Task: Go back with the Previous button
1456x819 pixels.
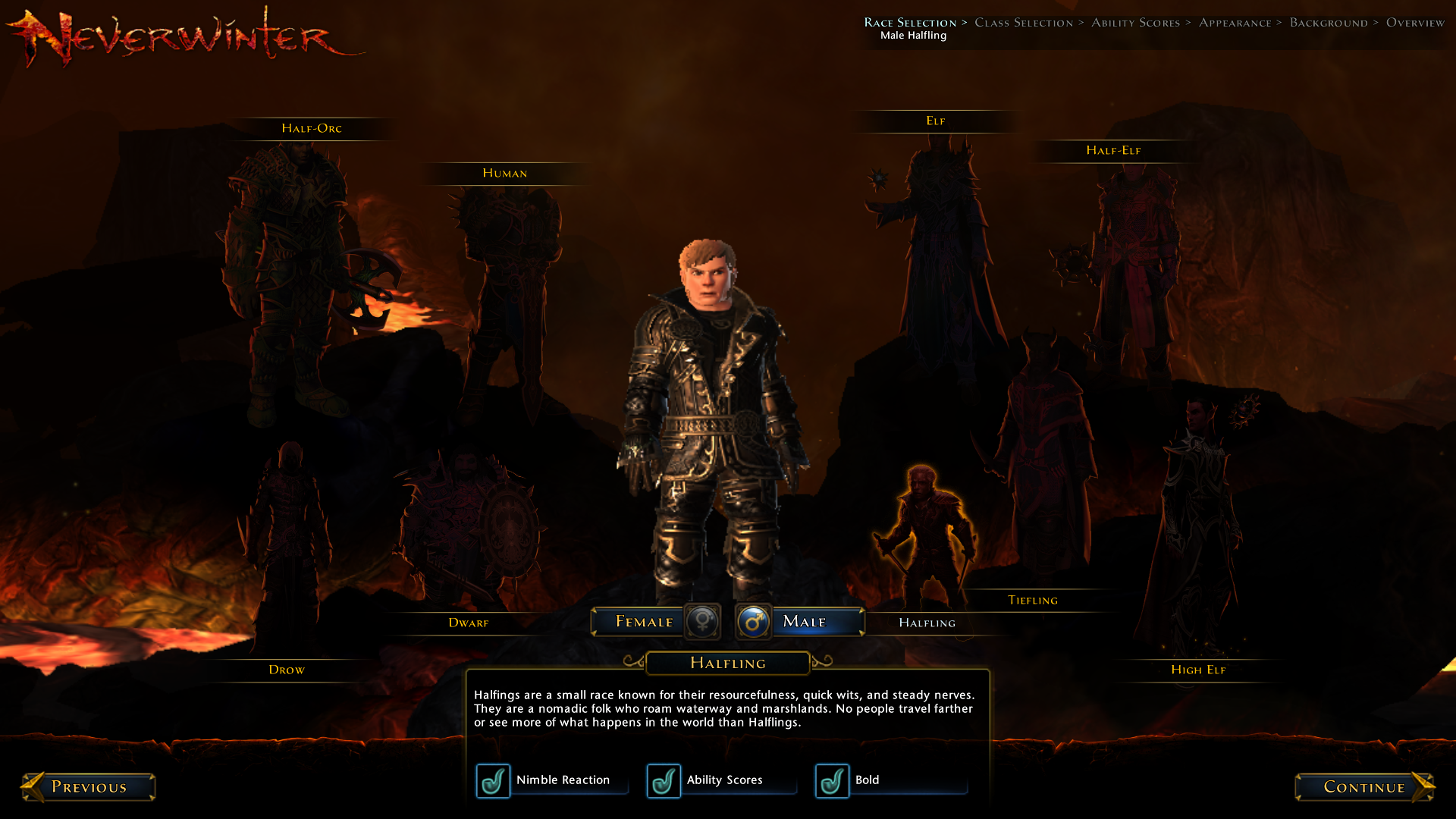Action: click(89, 787)
